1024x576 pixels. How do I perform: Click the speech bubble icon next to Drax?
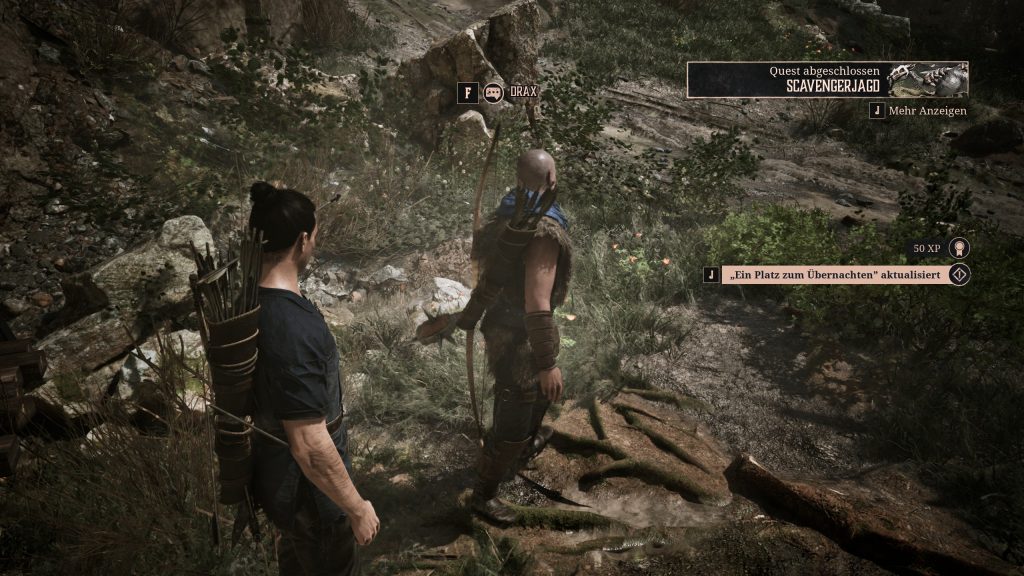pyautogui.click(x=493, y=92)
